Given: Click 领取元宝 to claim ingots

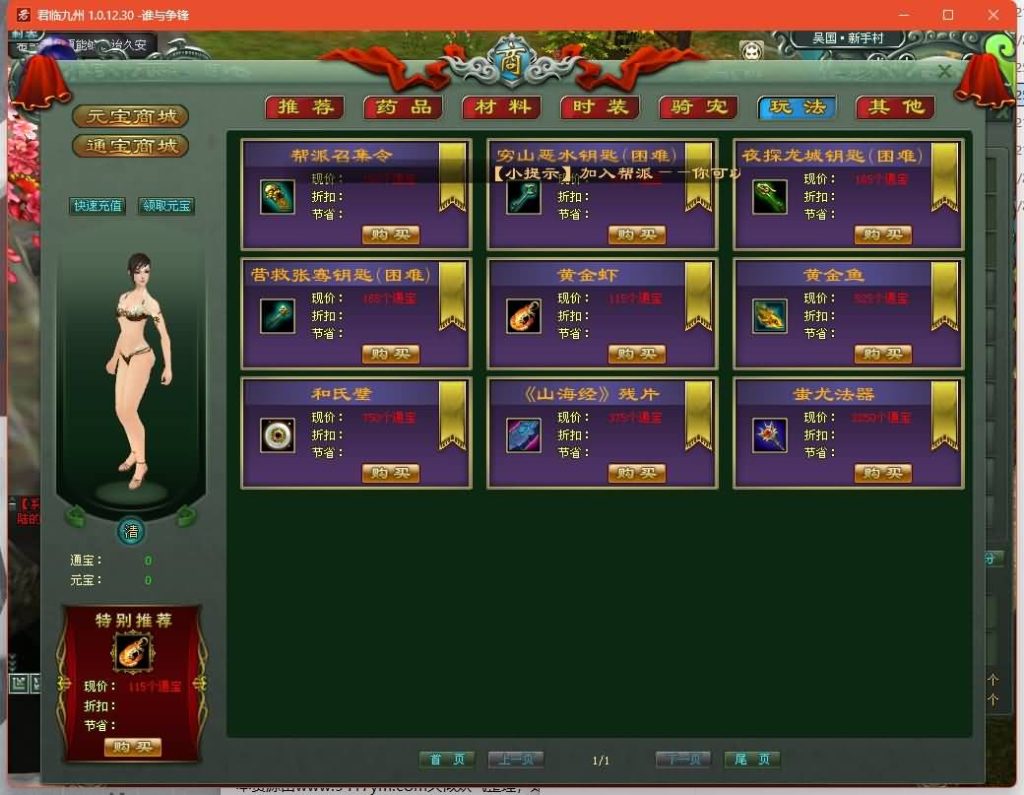Looking at the screenshot, I should 165,206.
